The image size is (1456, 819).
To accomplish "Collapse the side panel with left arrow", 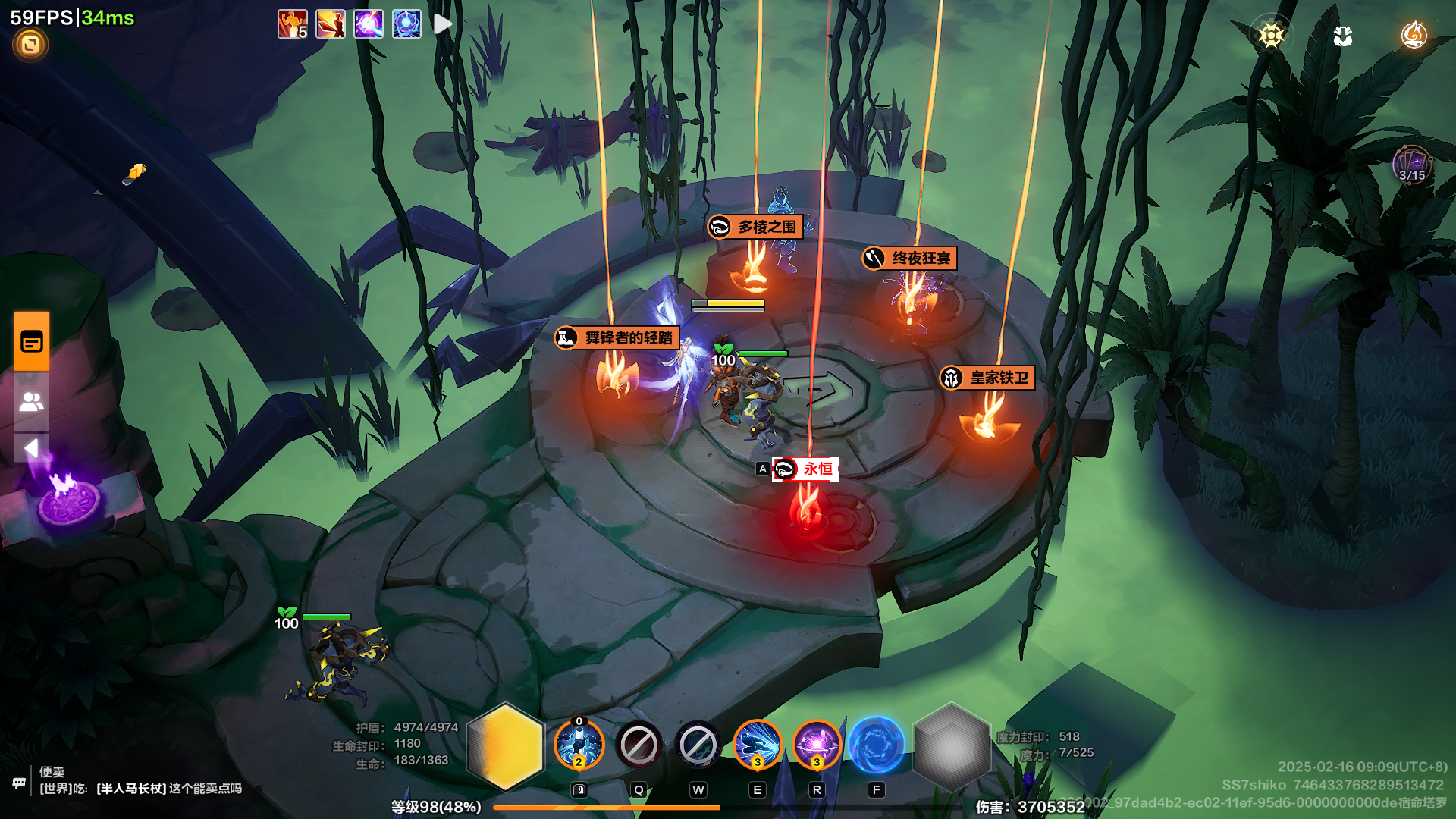I will 32,448.
